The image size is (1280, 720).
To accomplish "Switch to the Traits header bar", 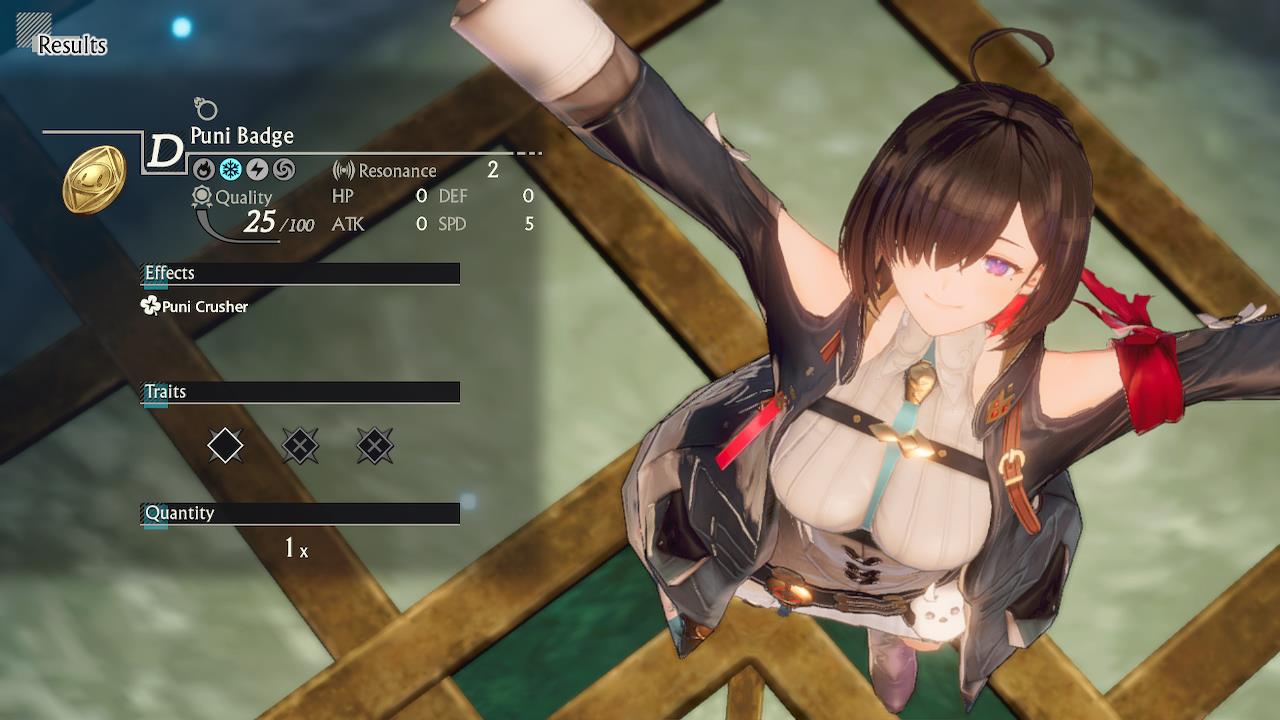I will 300,391.
